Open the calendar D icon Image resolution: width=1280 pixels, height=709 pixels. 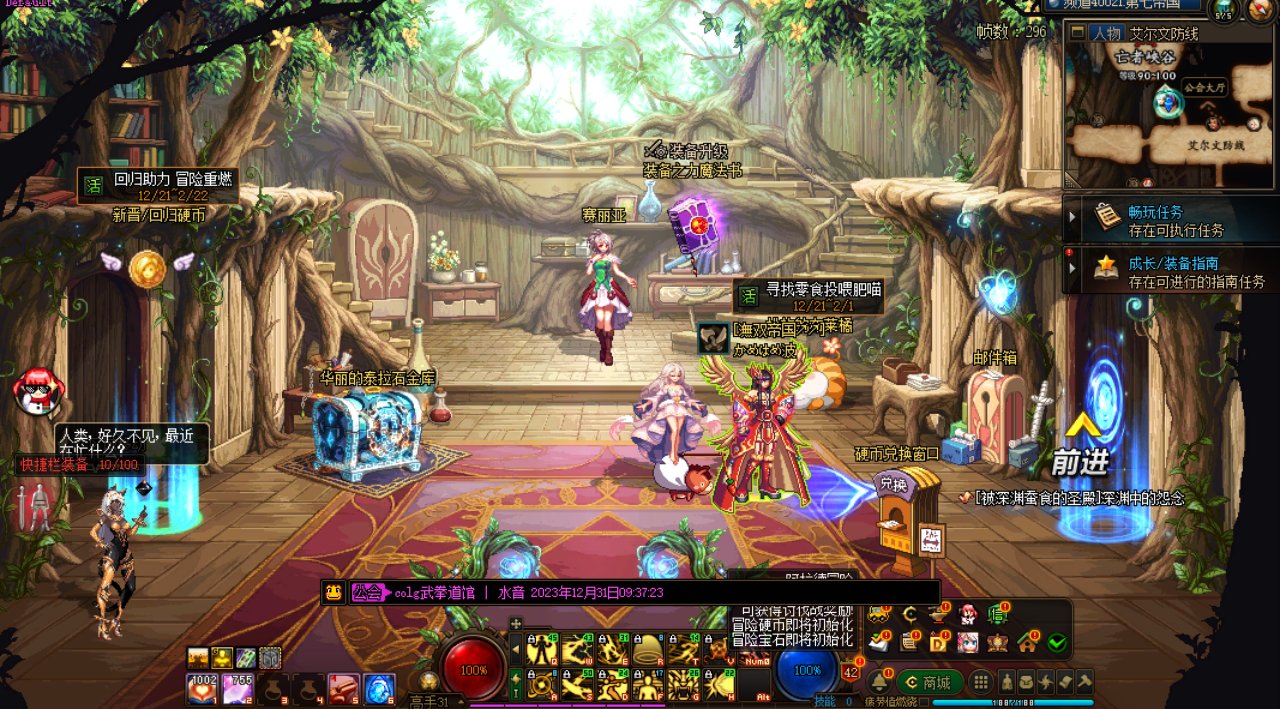coord(939,642)
